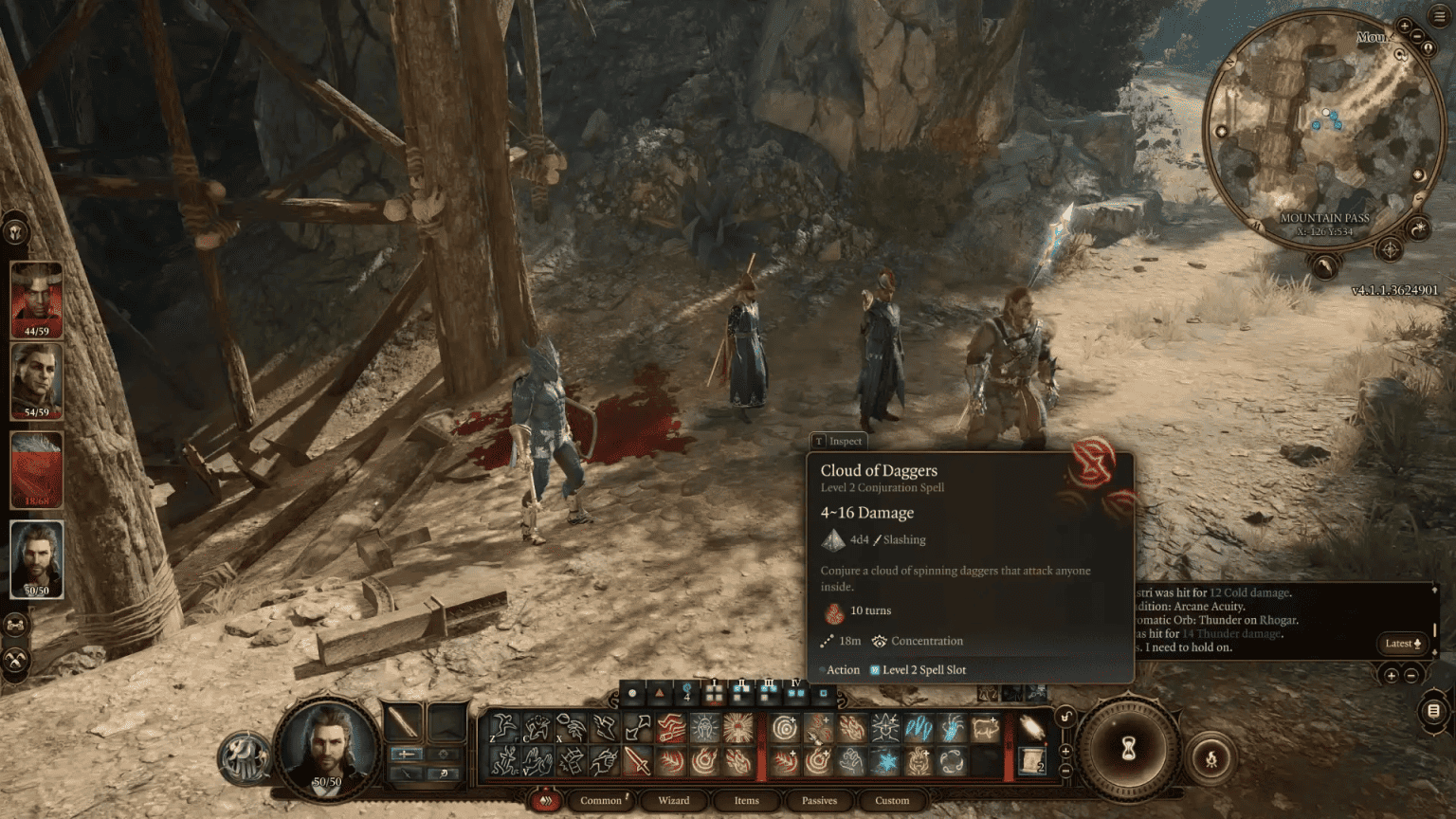Click the scroll-up chevron on the combat log
Image resolution: width=1456 pixels, height=819 pixels.
[1435, 590]
